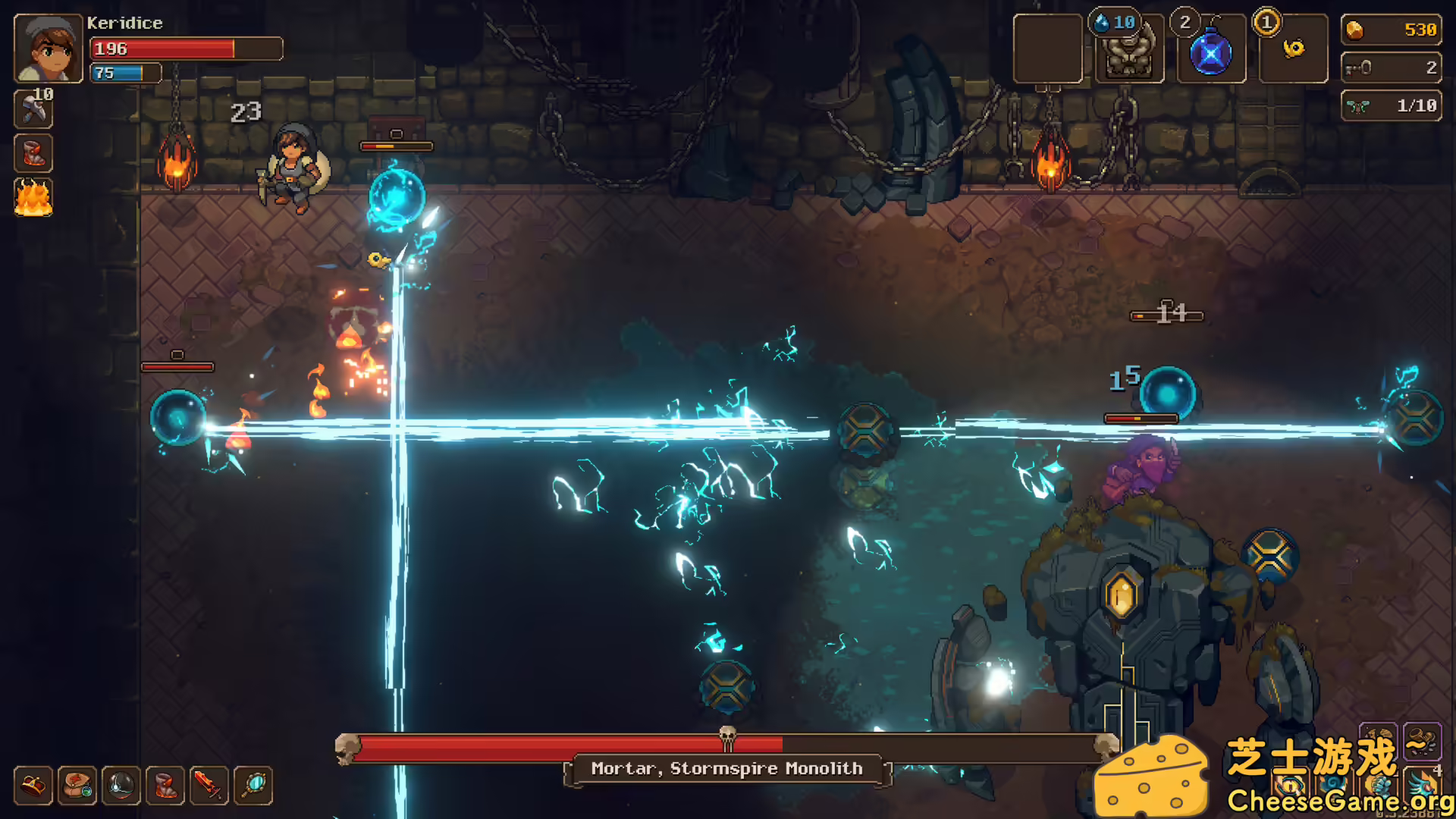The height and width of the screenshot is (819, 1456).
Task: Click the turquoise hand mirror relic
Action: (253, 786)
